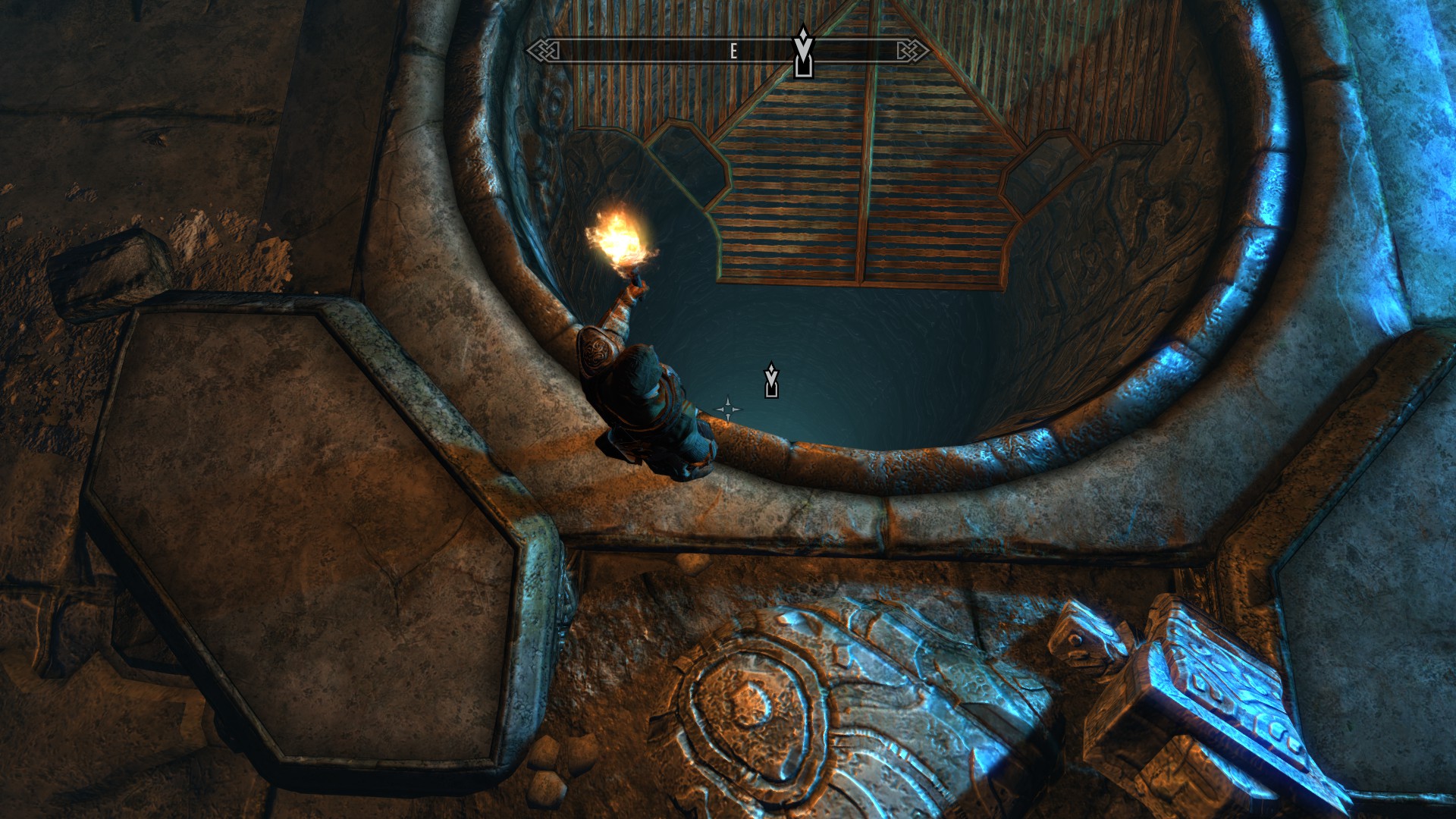Image resolution: width=1456 pixels, height=819 pixels.
Task: Click the East letter on the compass
Action: coord(733,52)
